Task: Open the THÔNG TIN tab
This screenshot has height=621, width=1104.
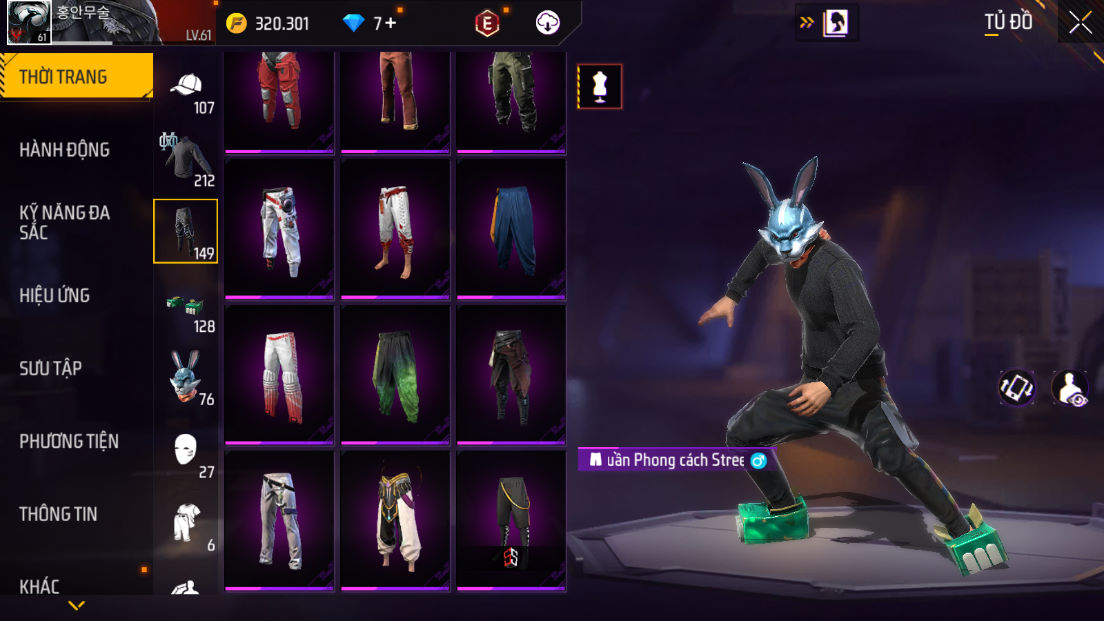Action: [58, 514]
